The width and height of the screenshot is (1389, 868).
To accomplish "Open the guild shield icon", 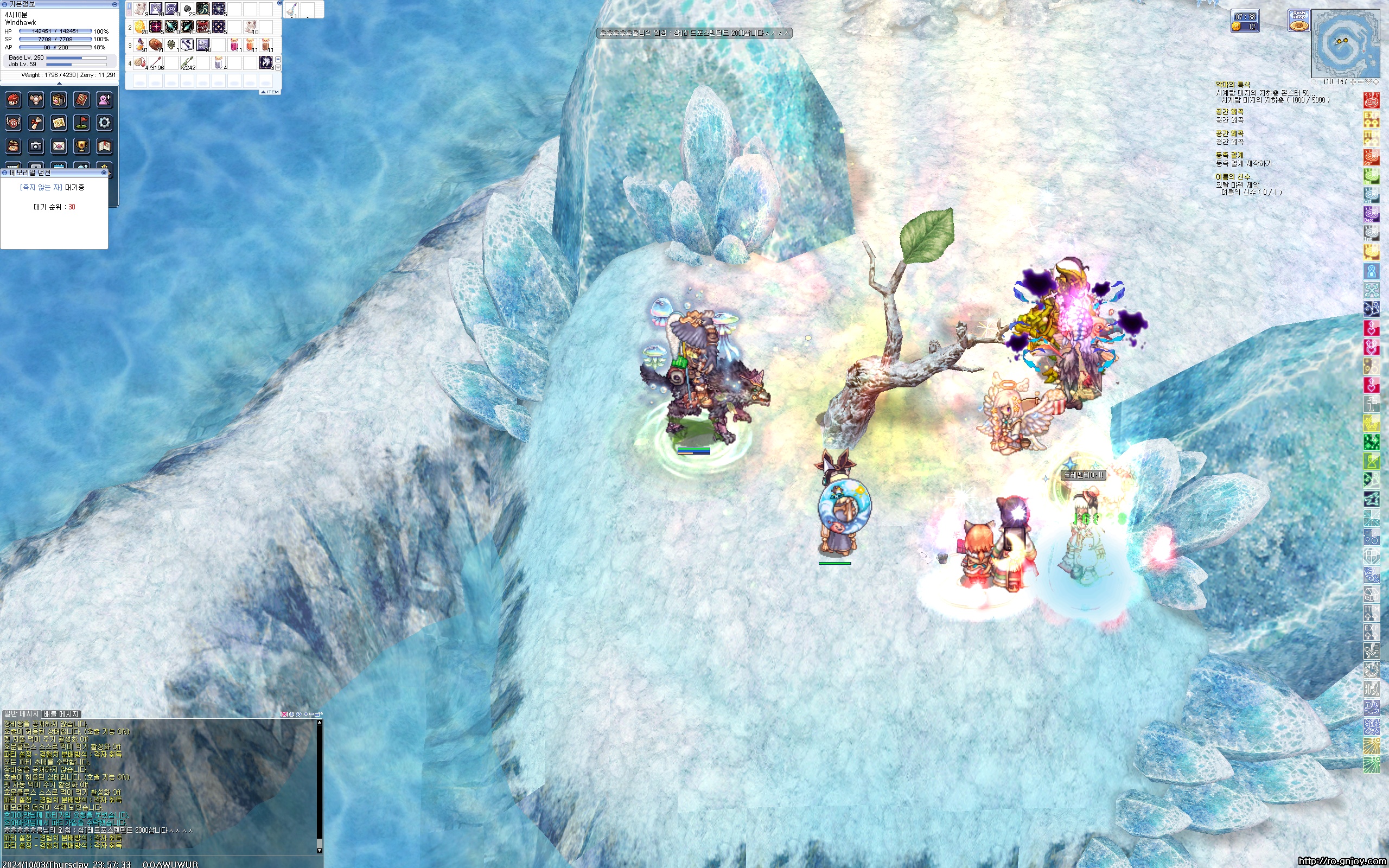I will (x=13, y=123).
